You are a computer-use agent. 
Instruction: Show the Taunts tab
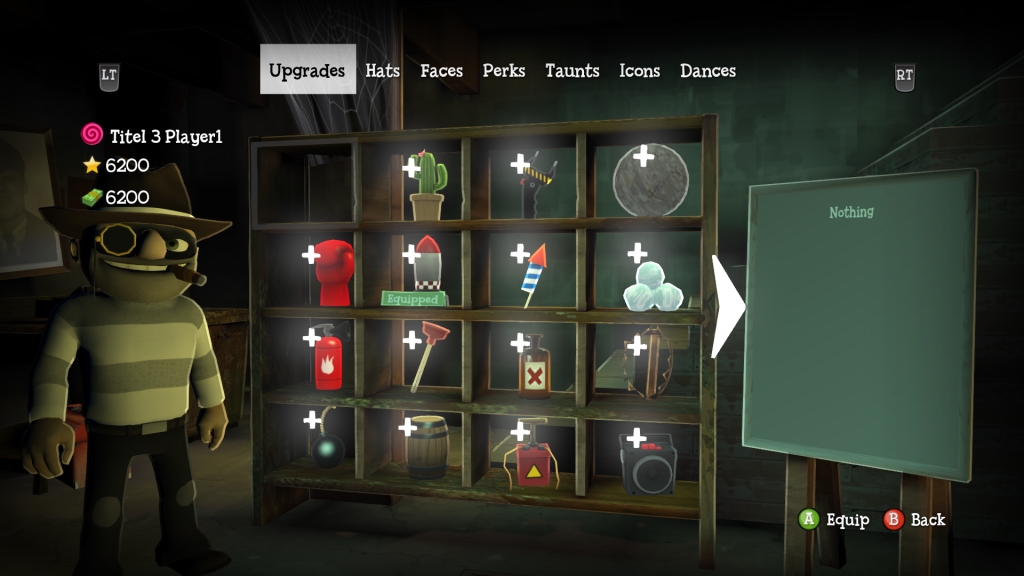pos(572,71)
